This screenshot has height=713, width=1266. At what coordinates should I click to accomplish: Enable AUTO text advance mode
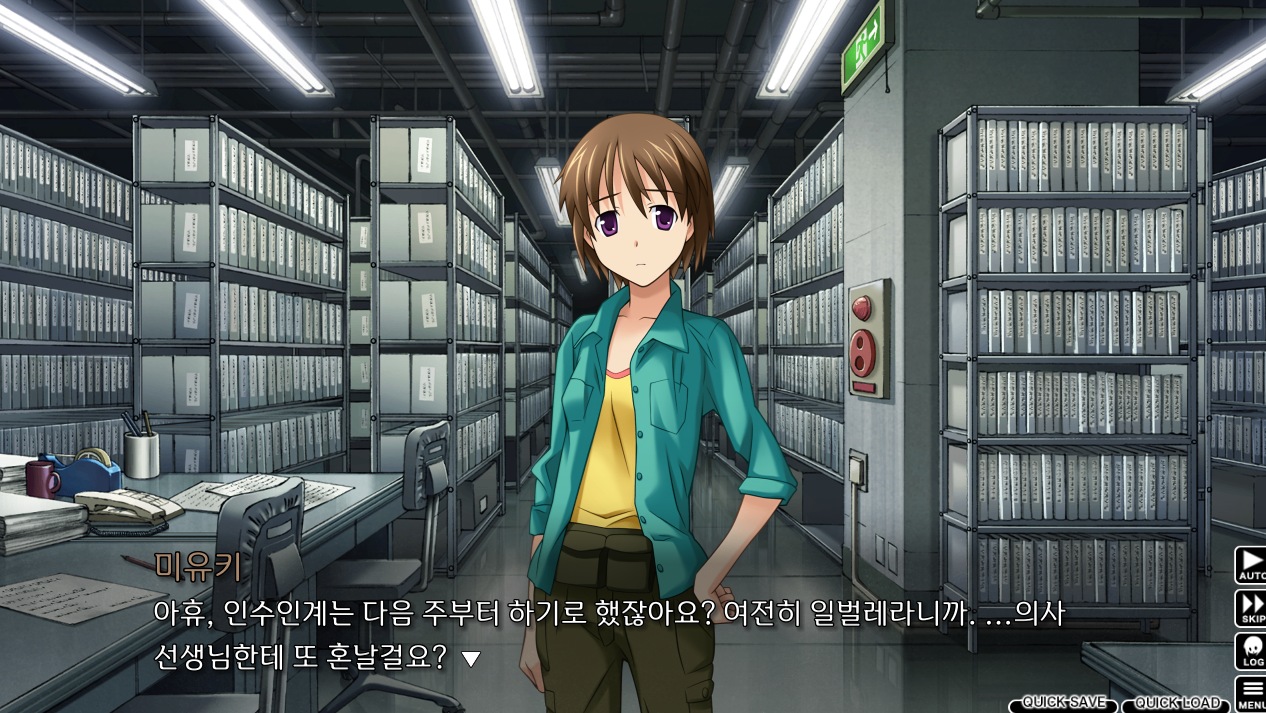click(x=1251, y=565)
